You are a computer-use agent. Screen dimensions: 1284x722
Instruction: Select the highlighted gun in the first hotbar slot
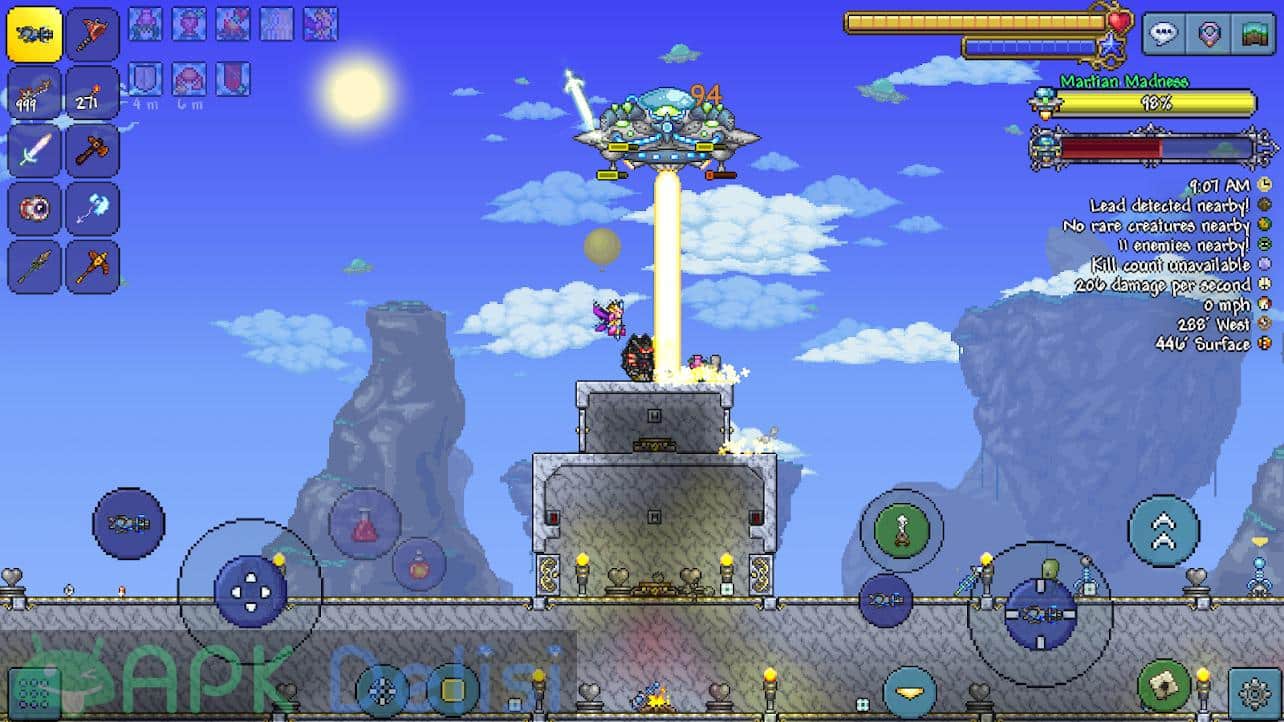coord(34,35)
